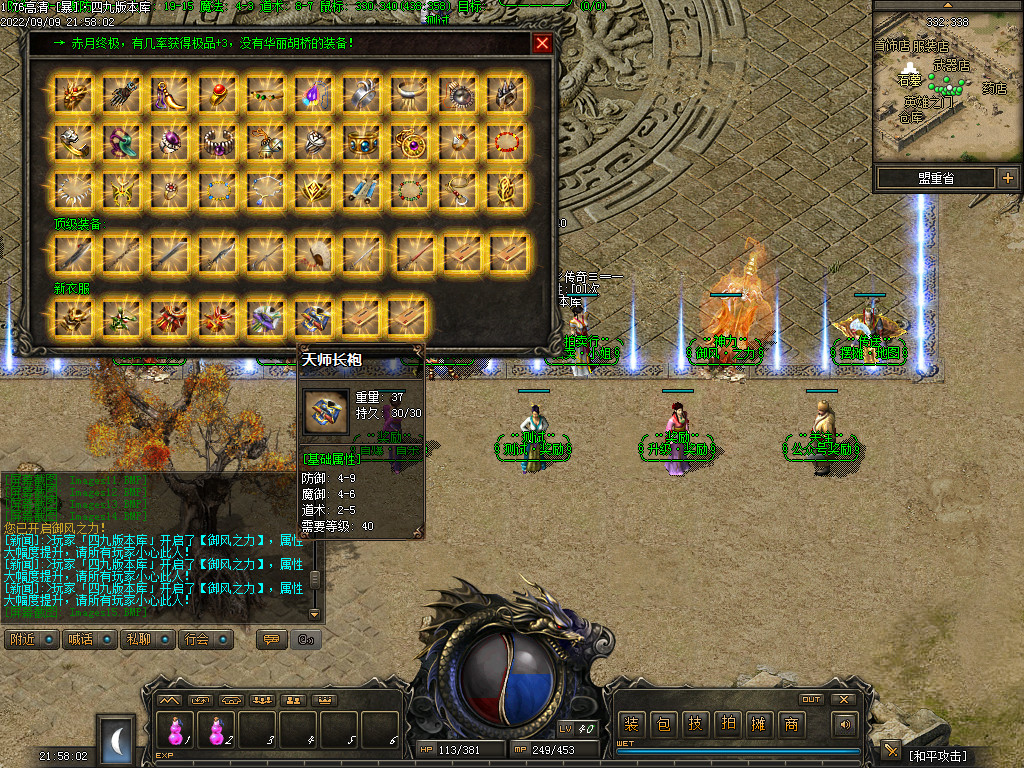The width and height of the screenshot is (1024, 768).
Task: Select the black spiked glove item
Action: (122, 94)
